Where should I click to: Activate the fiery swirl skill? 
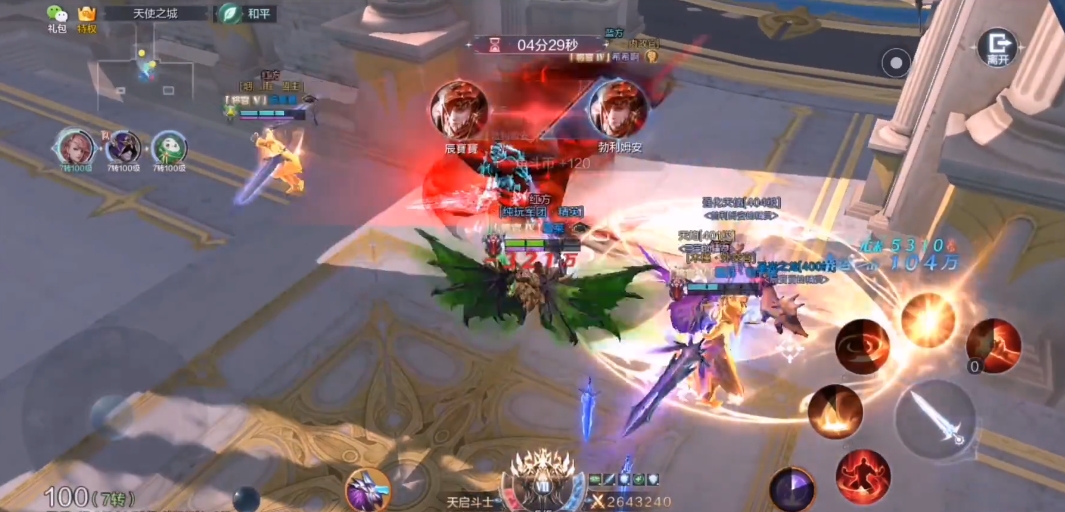862,346
